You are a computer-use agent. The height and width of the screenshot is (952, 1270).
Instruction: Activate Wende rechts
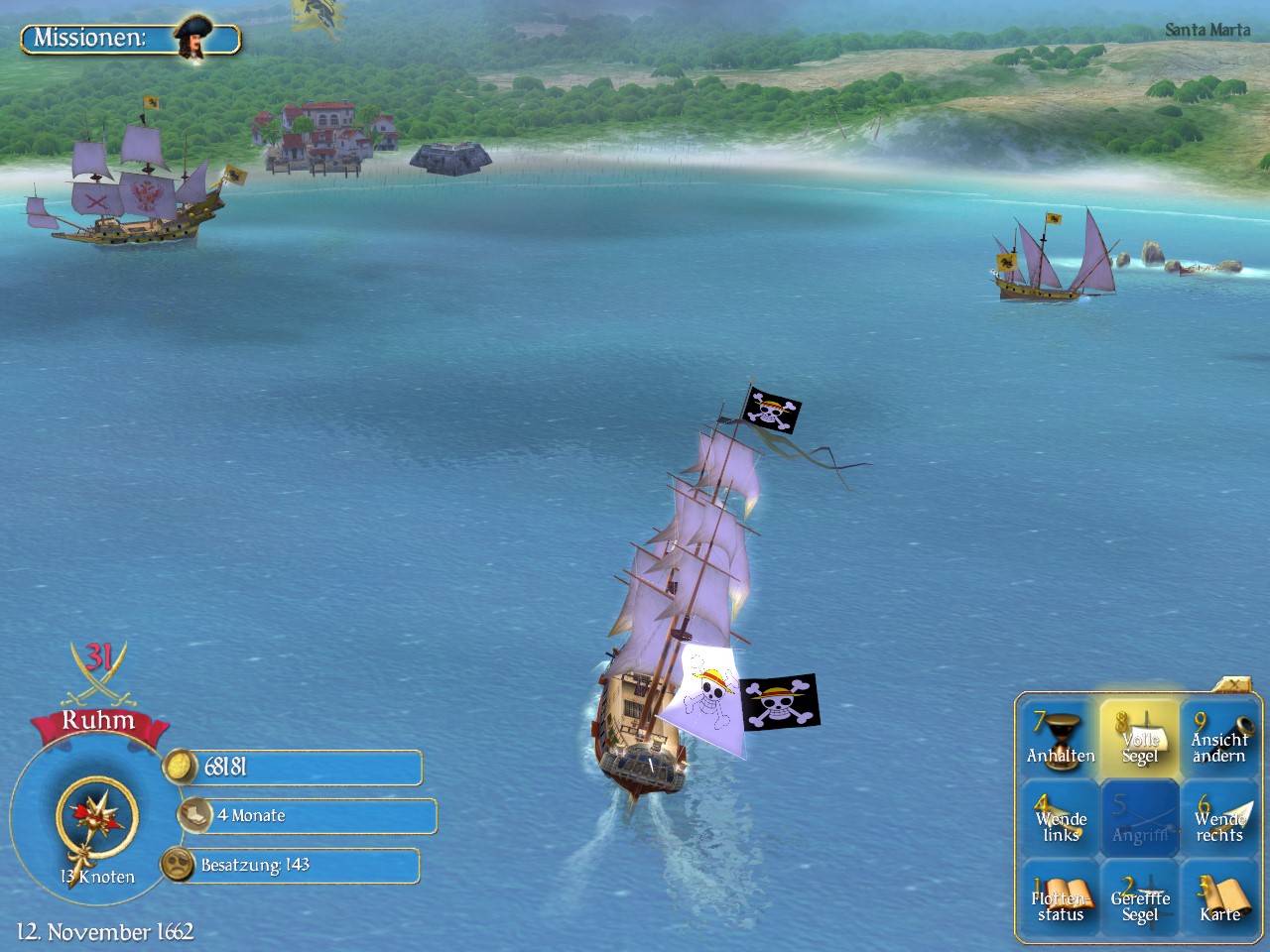tap(1219, 819)
